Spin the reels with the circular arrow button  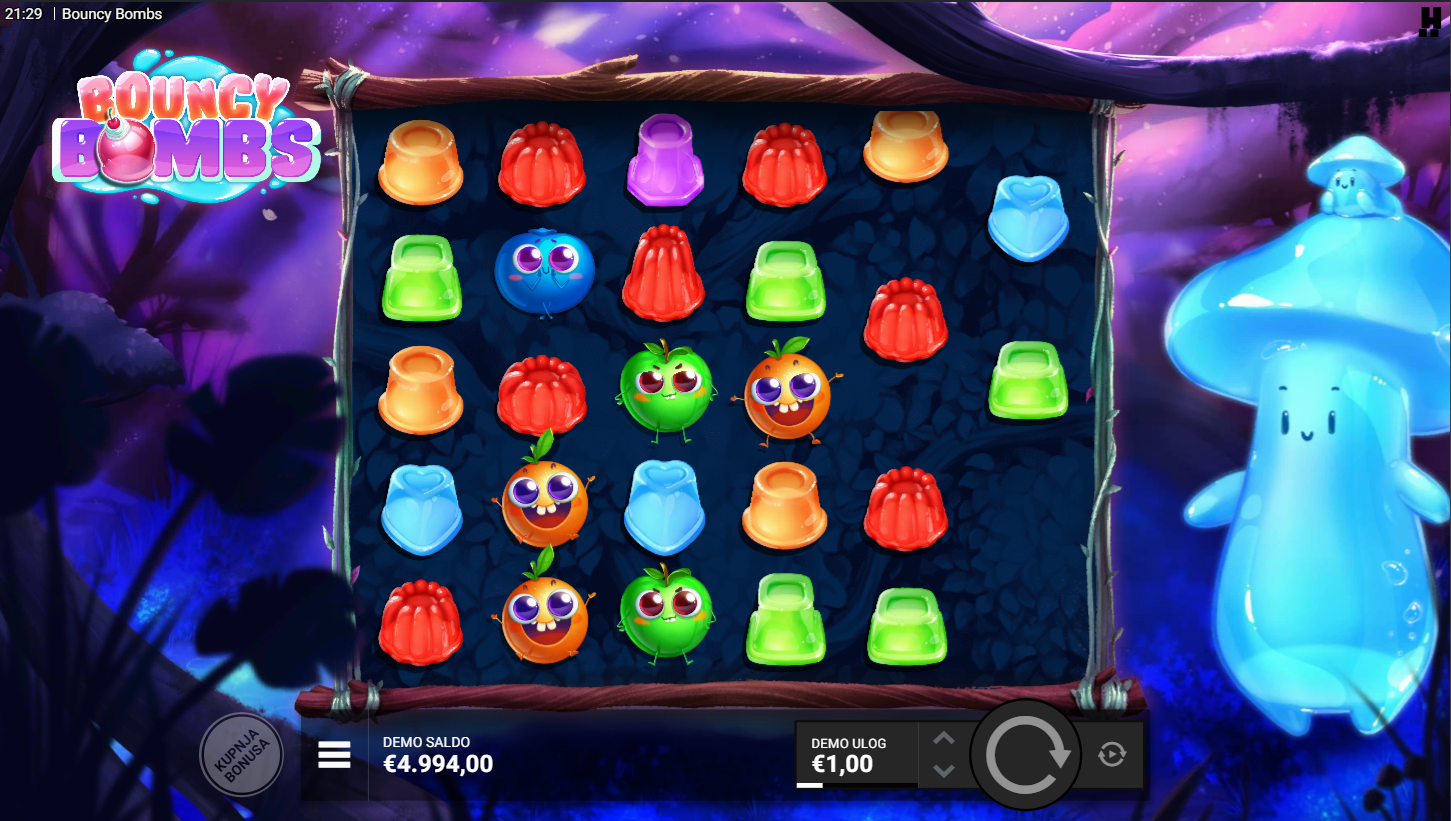tap(1026, 755)
